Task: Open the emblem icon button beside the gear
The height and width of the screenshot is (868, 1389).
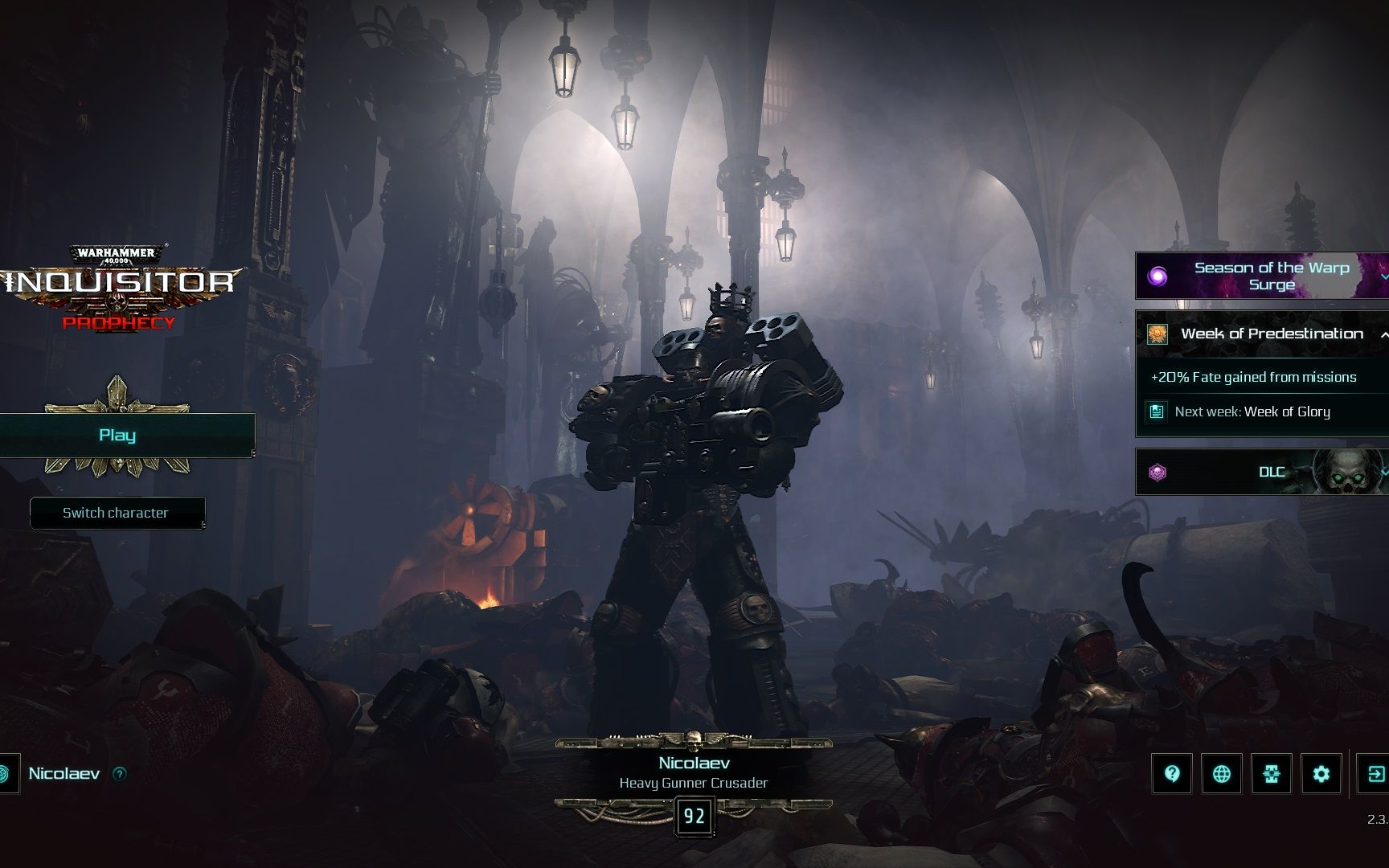Action: 1272,774
